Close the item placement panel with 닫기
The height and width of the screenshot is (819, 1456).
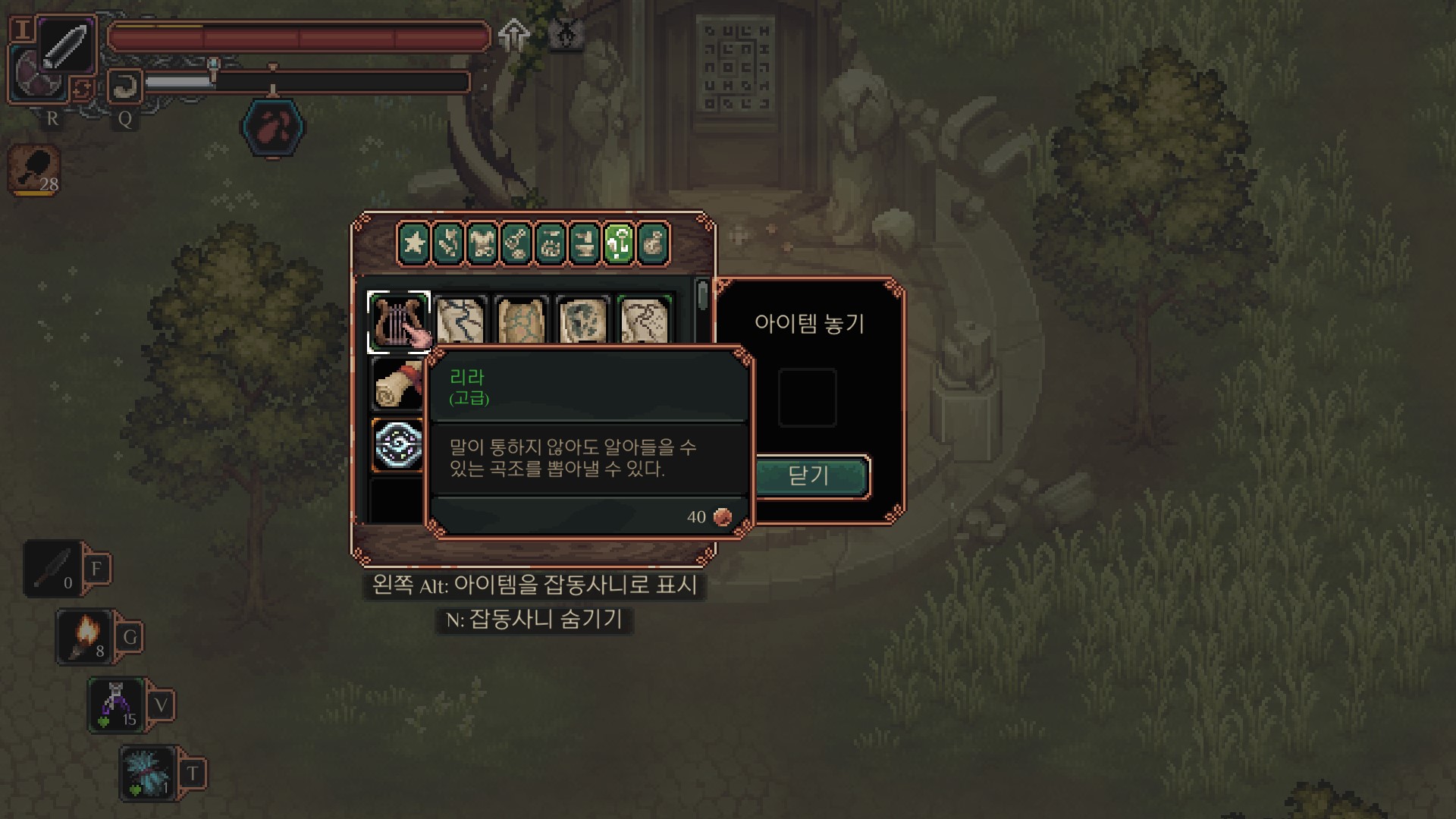[809, 476]
